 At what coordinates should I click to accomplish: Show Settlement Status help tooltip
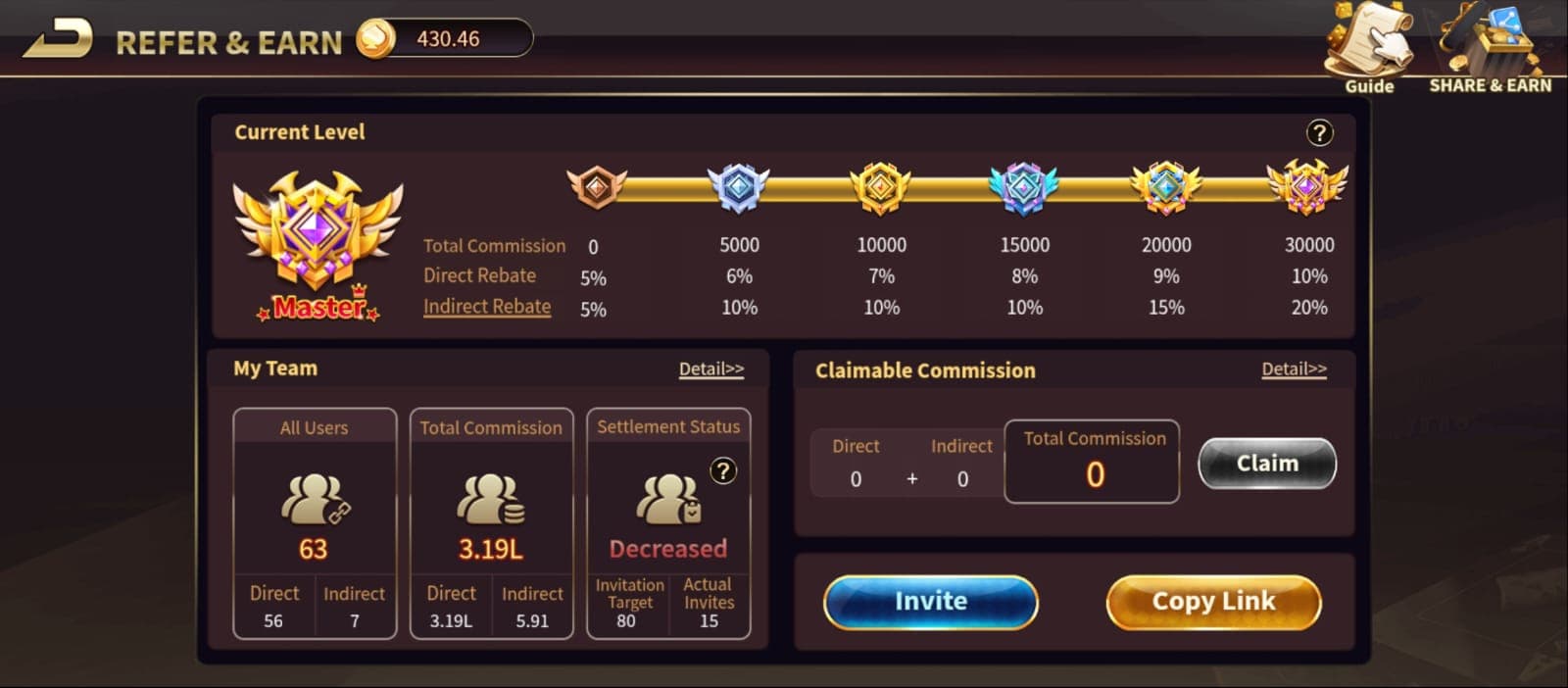(723, 471)
